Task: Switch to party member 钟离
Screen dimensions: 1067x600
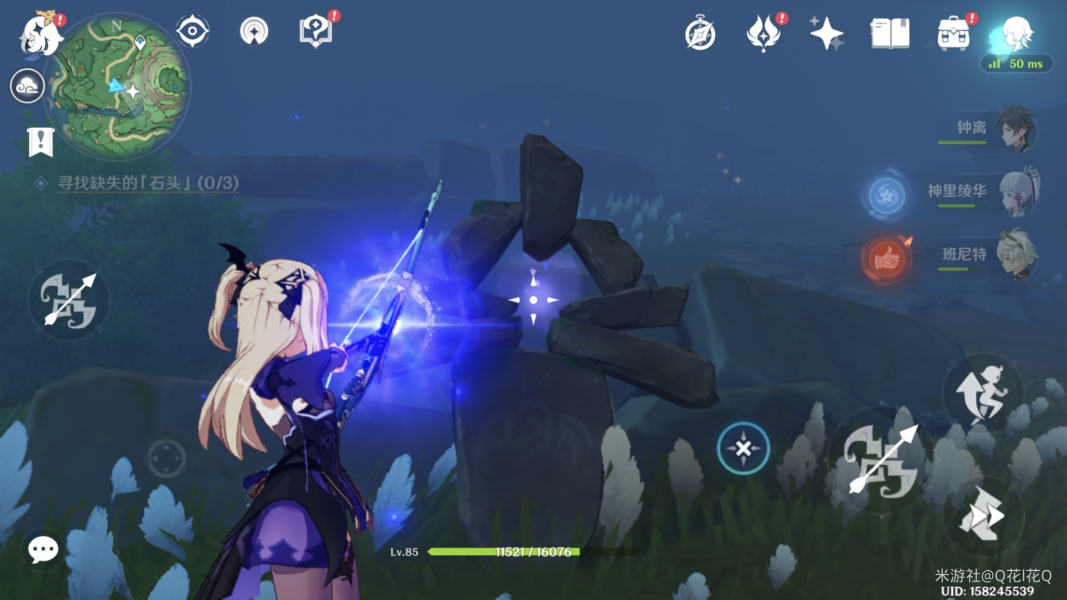Action: coord(1014,130)
